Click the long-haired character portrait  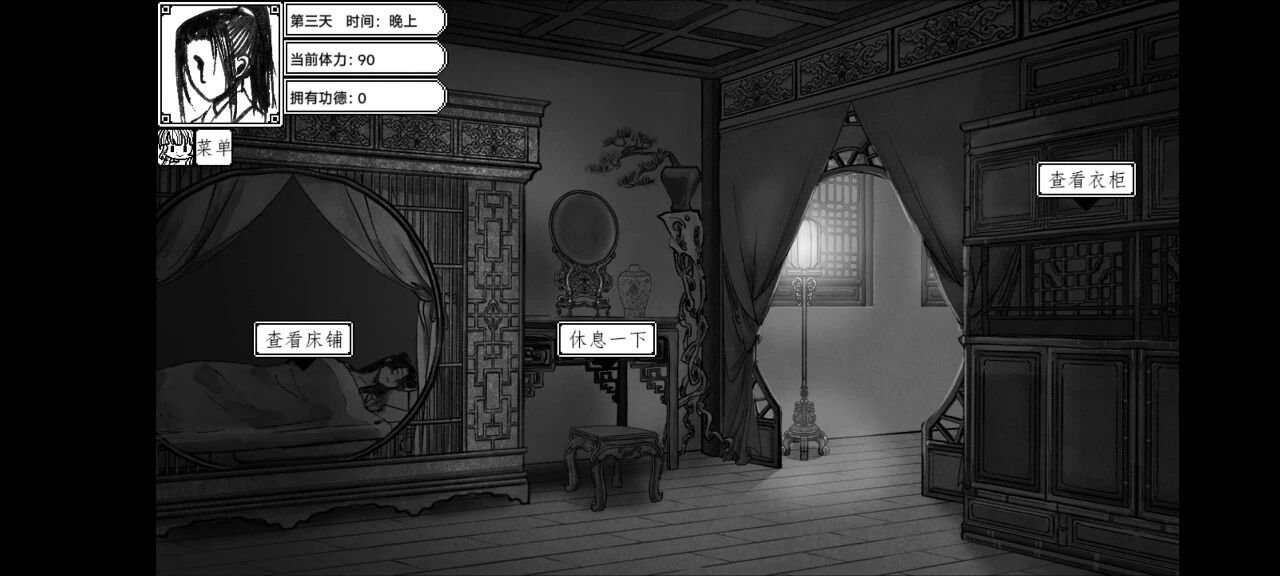click(220, 63)
